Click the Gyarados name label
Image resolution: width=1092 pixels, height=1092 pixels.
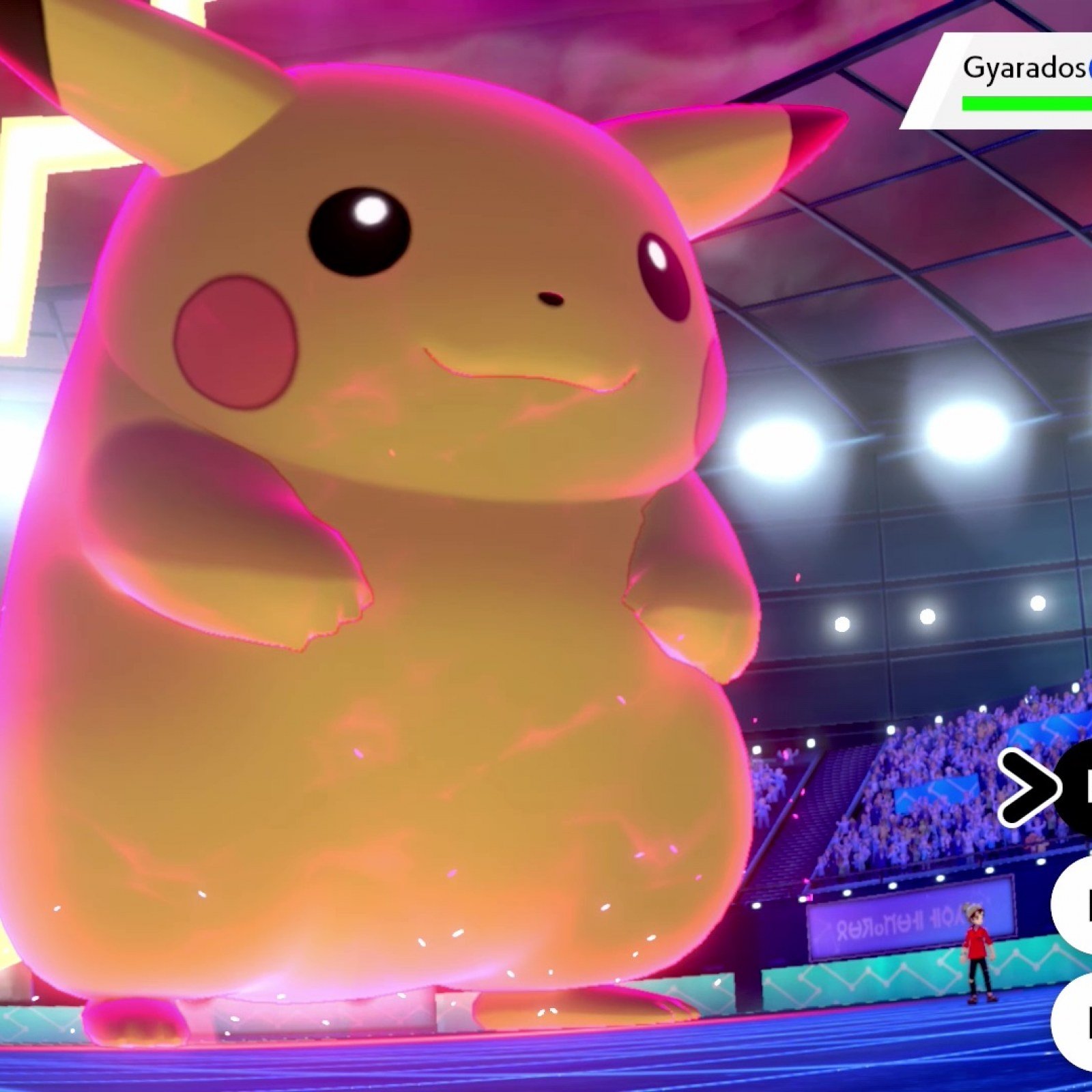point(1022,68)
